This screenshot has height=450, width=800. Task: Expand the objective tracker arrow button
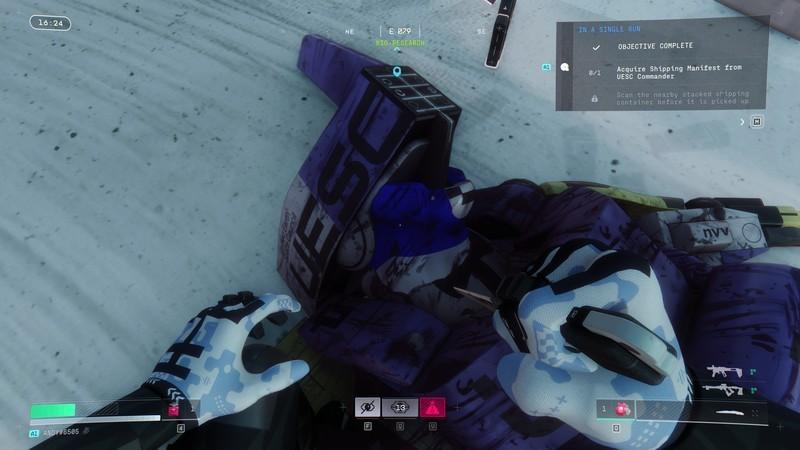742,122
